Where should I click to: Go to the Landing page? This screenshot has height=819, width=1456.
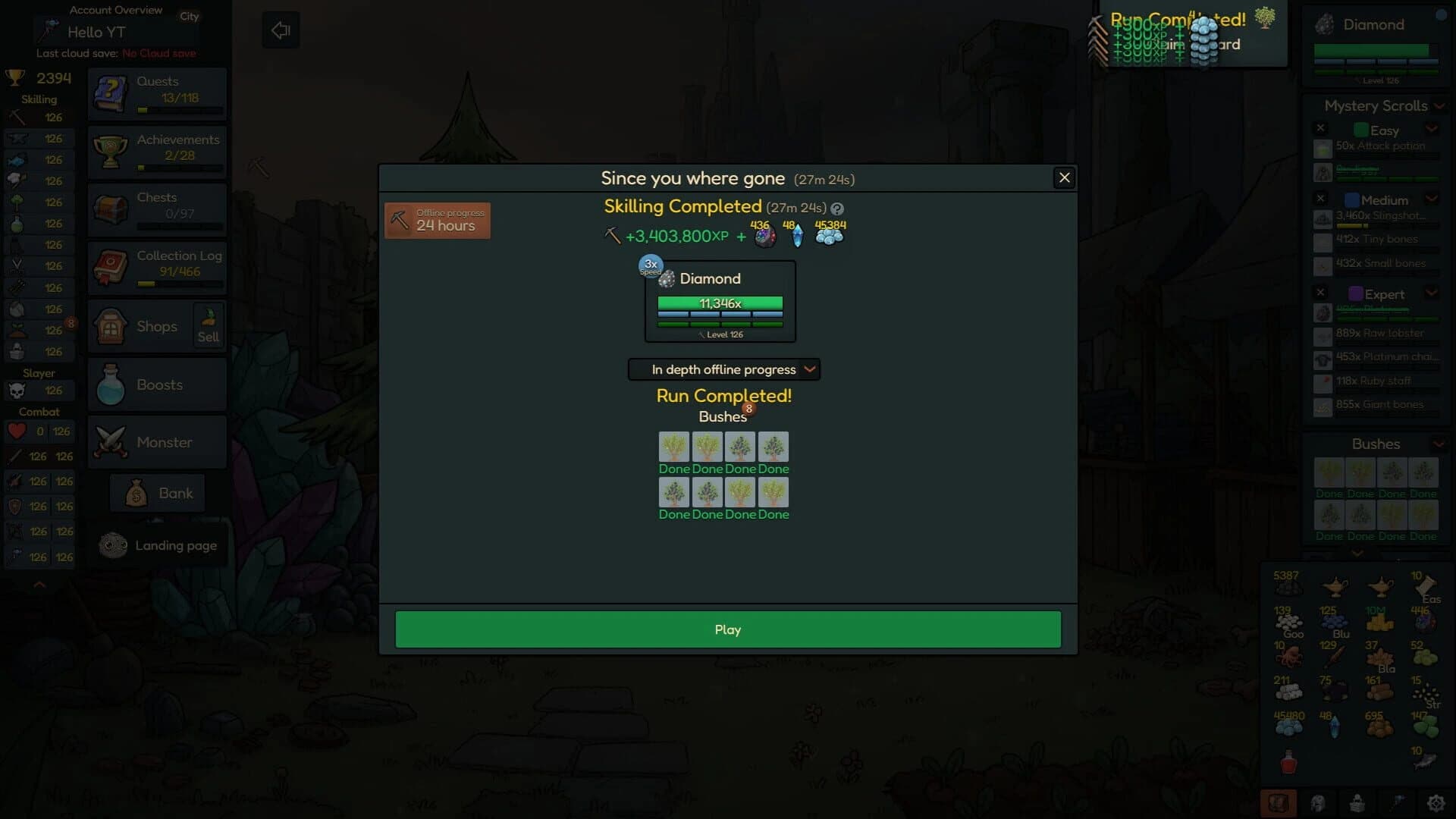pos(157,544)
